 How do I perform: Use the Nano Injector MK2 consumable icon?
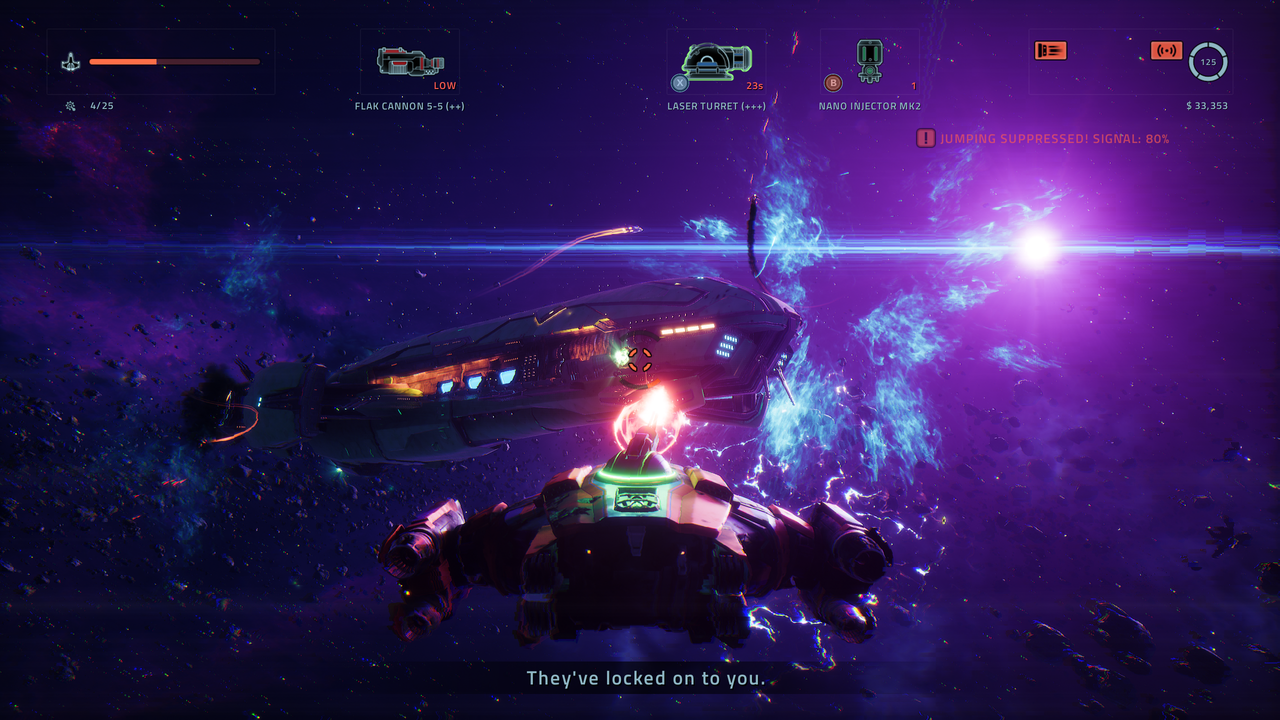870,60
